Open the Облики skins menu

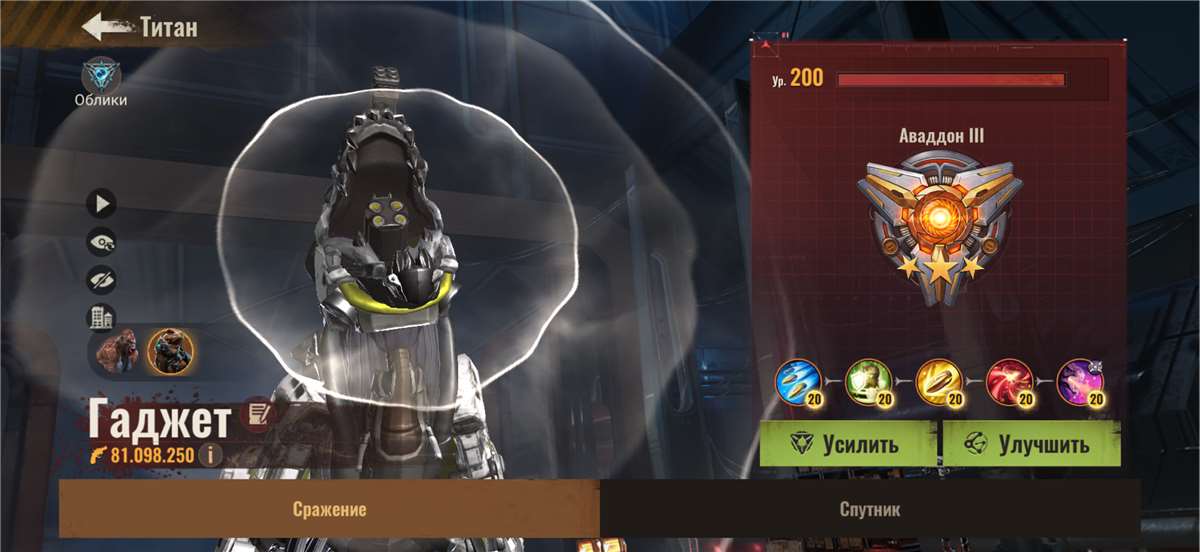[101, 77]
